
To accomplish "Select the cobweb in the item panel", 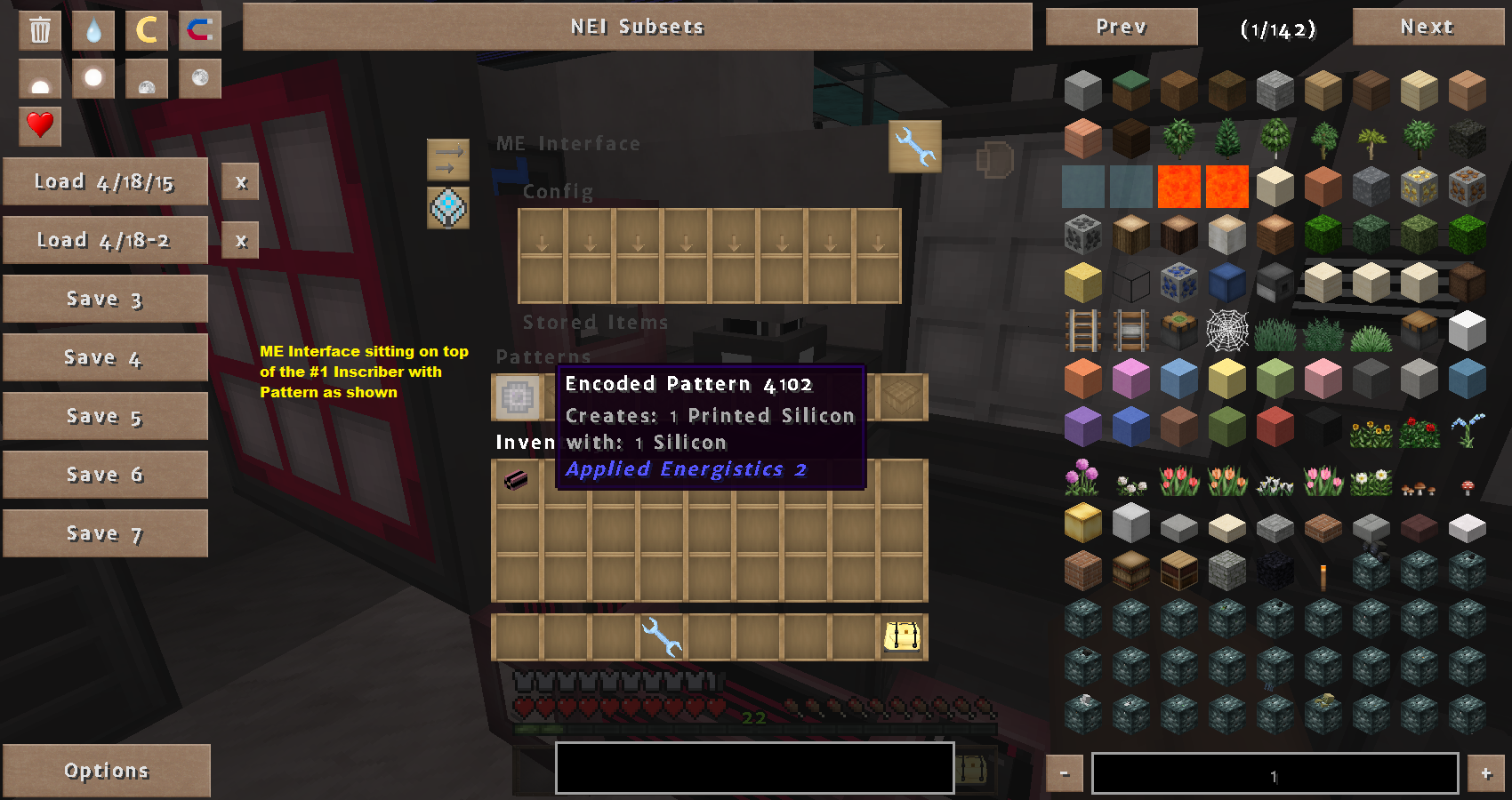I will tap(1226, 332).
